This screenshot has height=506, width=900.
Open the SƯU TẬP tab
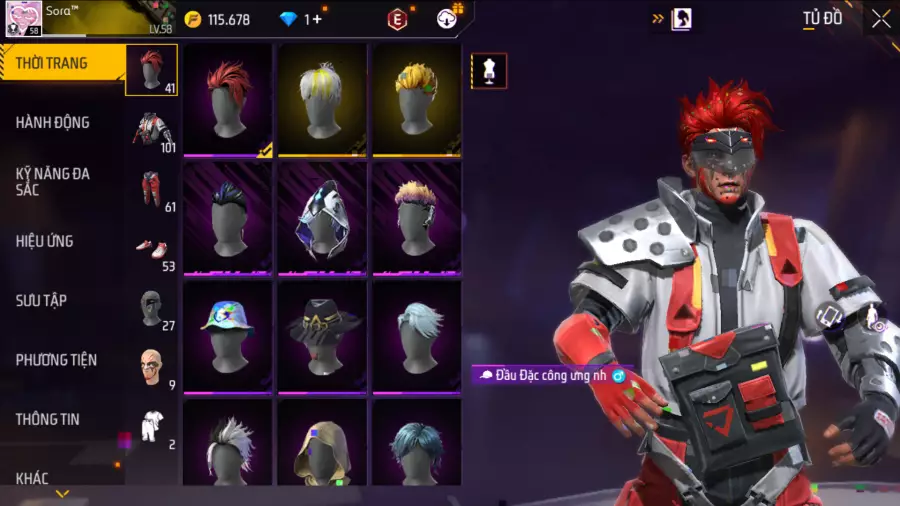[41, 300]
